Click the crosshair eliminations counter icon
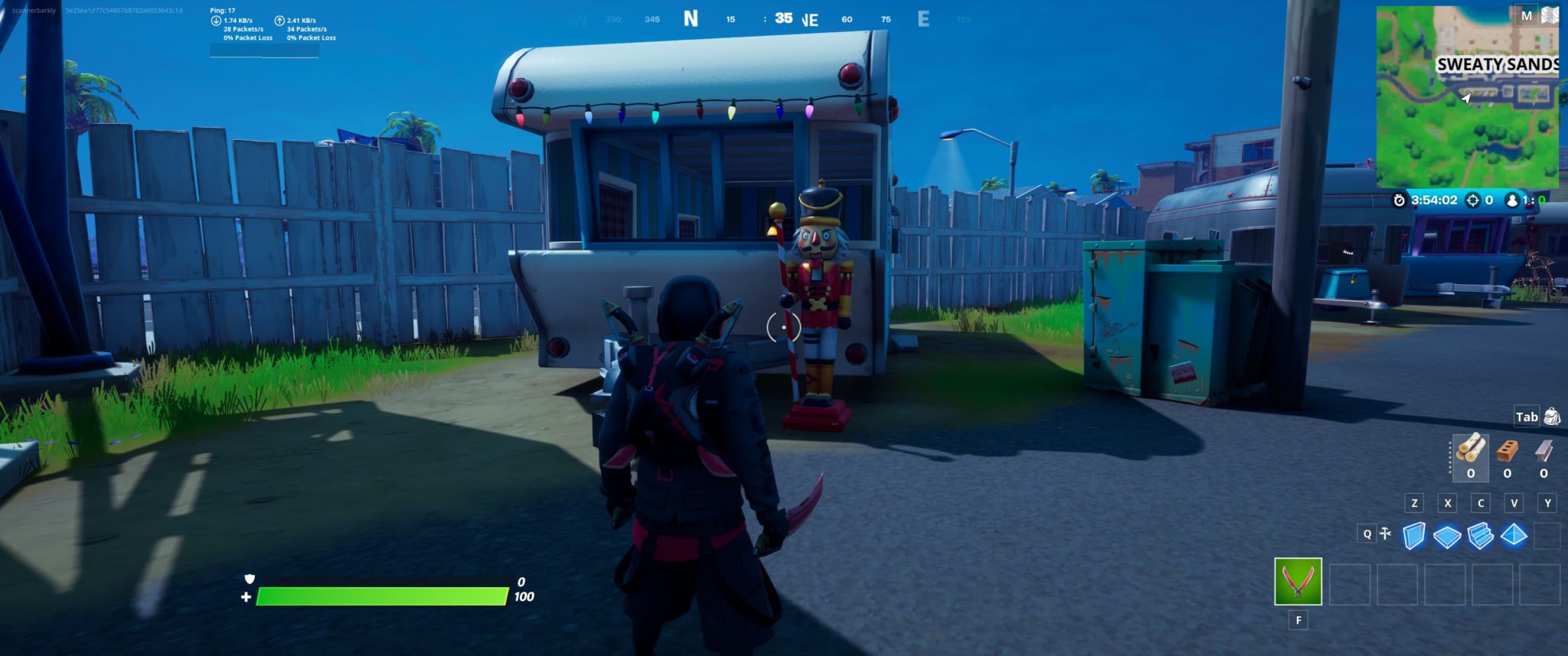 pyautogui.click(x=1473, y=201)
